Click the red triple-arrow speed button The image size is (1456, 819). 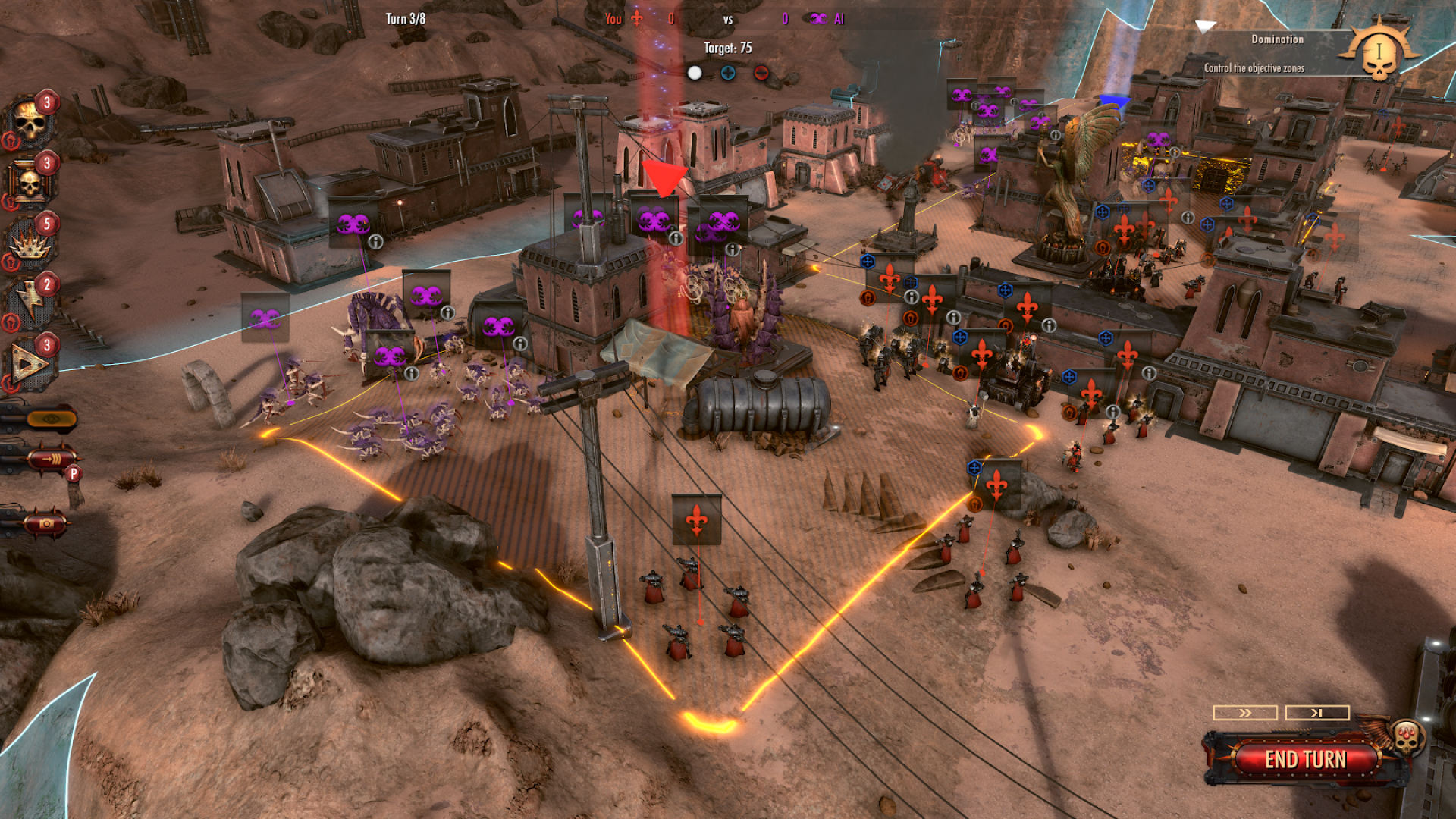pyautogui.click(x=52, y=459)
